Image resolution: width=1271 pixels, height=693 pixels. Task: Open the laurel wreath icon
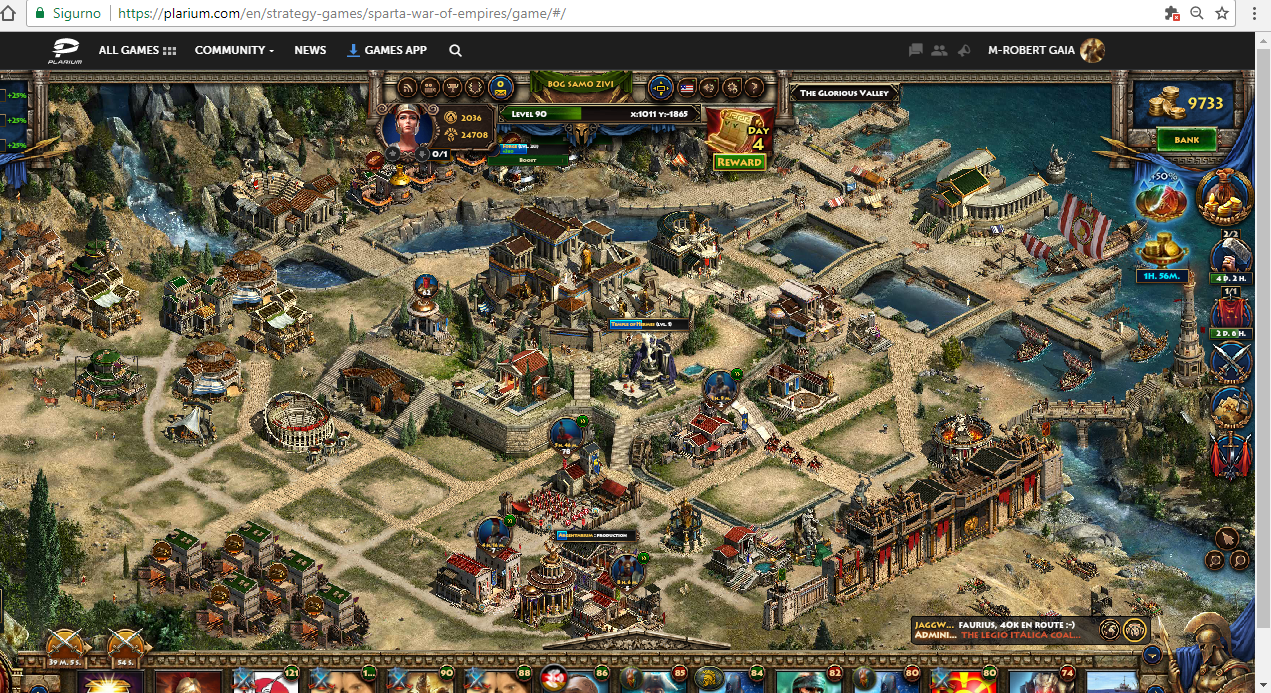[475, 87]
